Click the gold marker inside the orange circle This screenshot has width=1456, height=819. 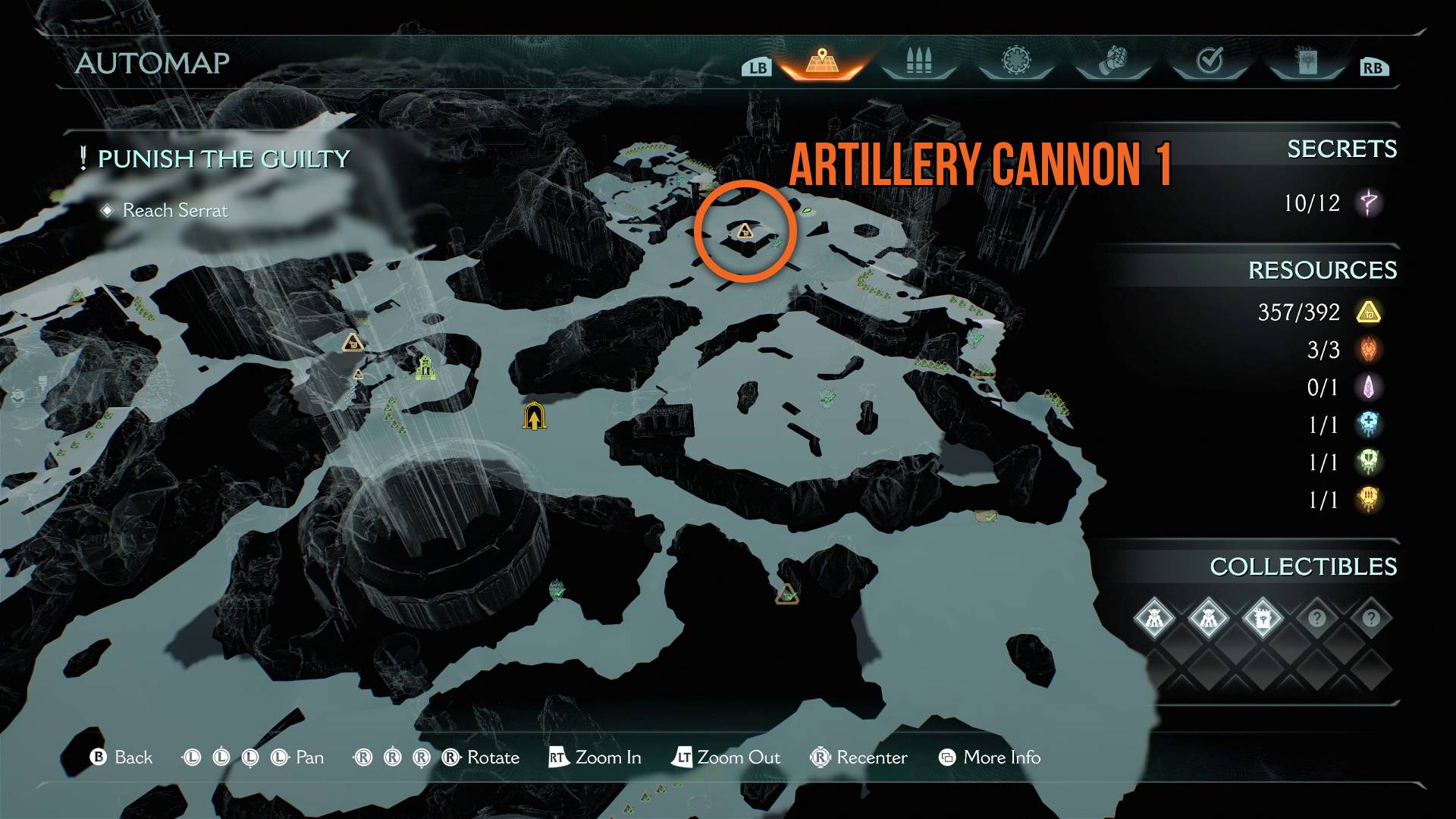[x=745, y=231]
